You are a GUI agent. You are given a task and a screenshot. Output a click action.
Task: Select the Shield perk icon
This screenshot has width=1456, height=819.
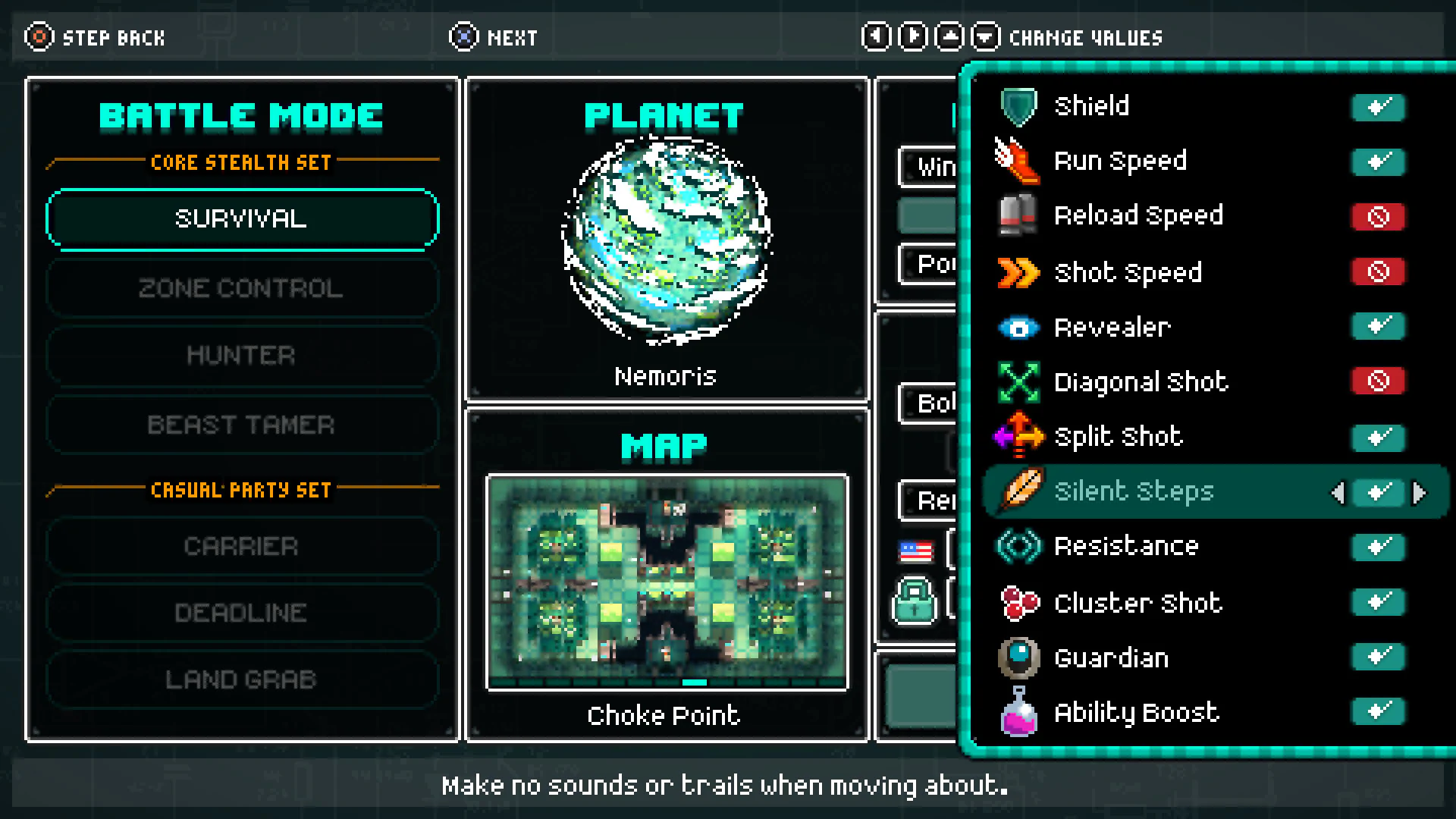(x=1018, y=105)
